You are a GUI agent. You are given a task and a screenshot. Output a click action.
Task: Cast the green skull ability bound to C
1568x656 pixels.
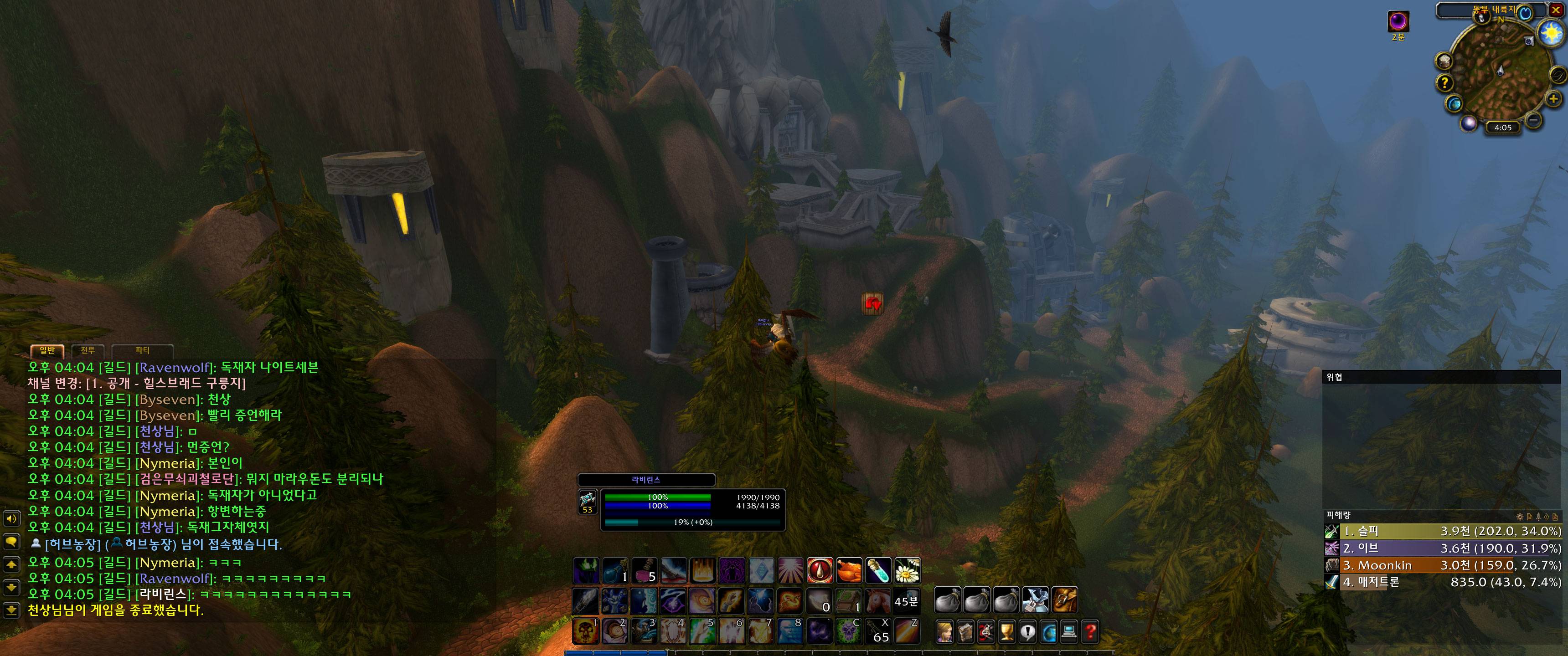[849, 631]
